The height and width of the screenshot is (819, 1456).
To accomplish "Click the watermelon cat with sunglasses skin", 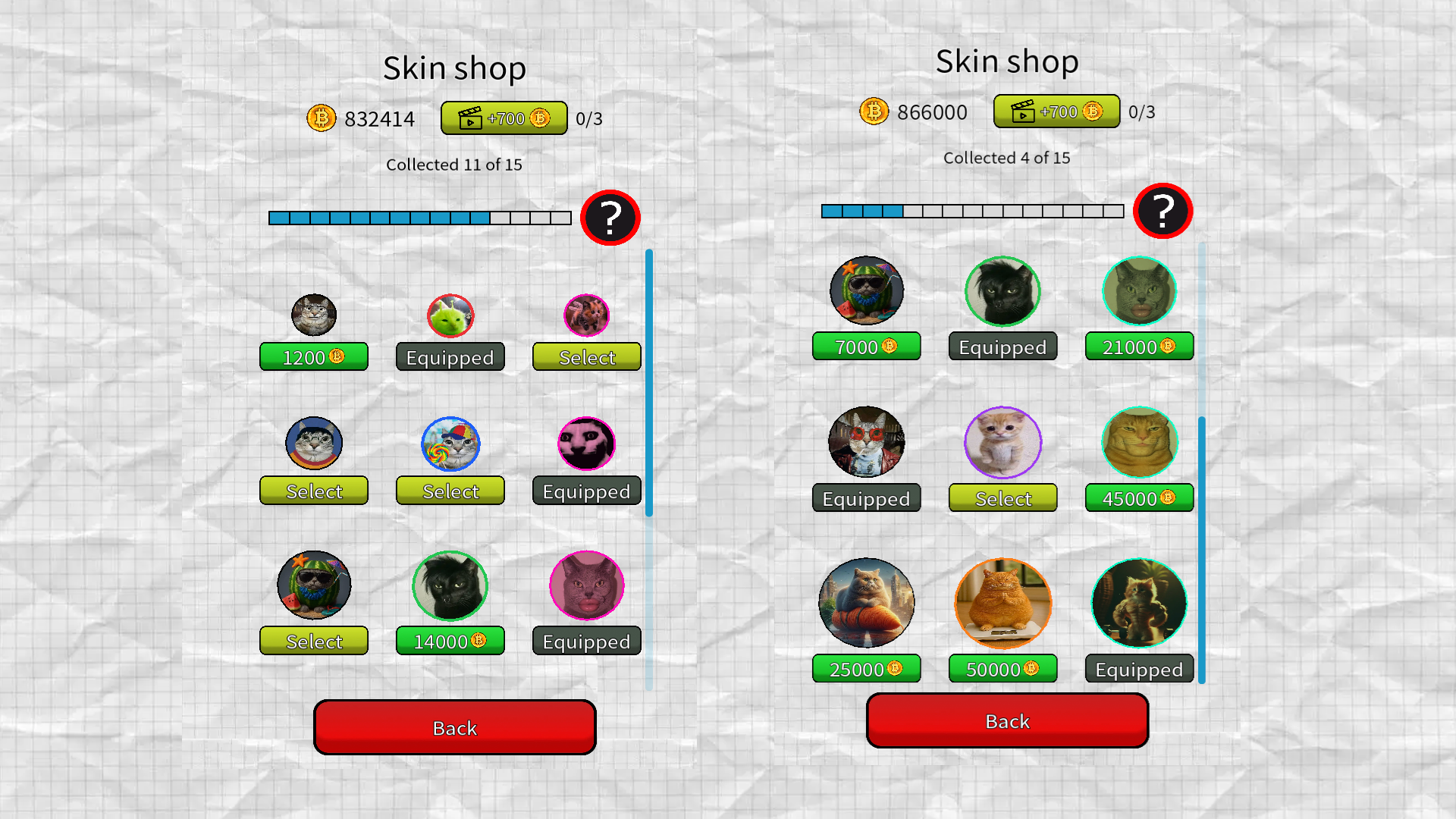I will (x=313, y=584).
